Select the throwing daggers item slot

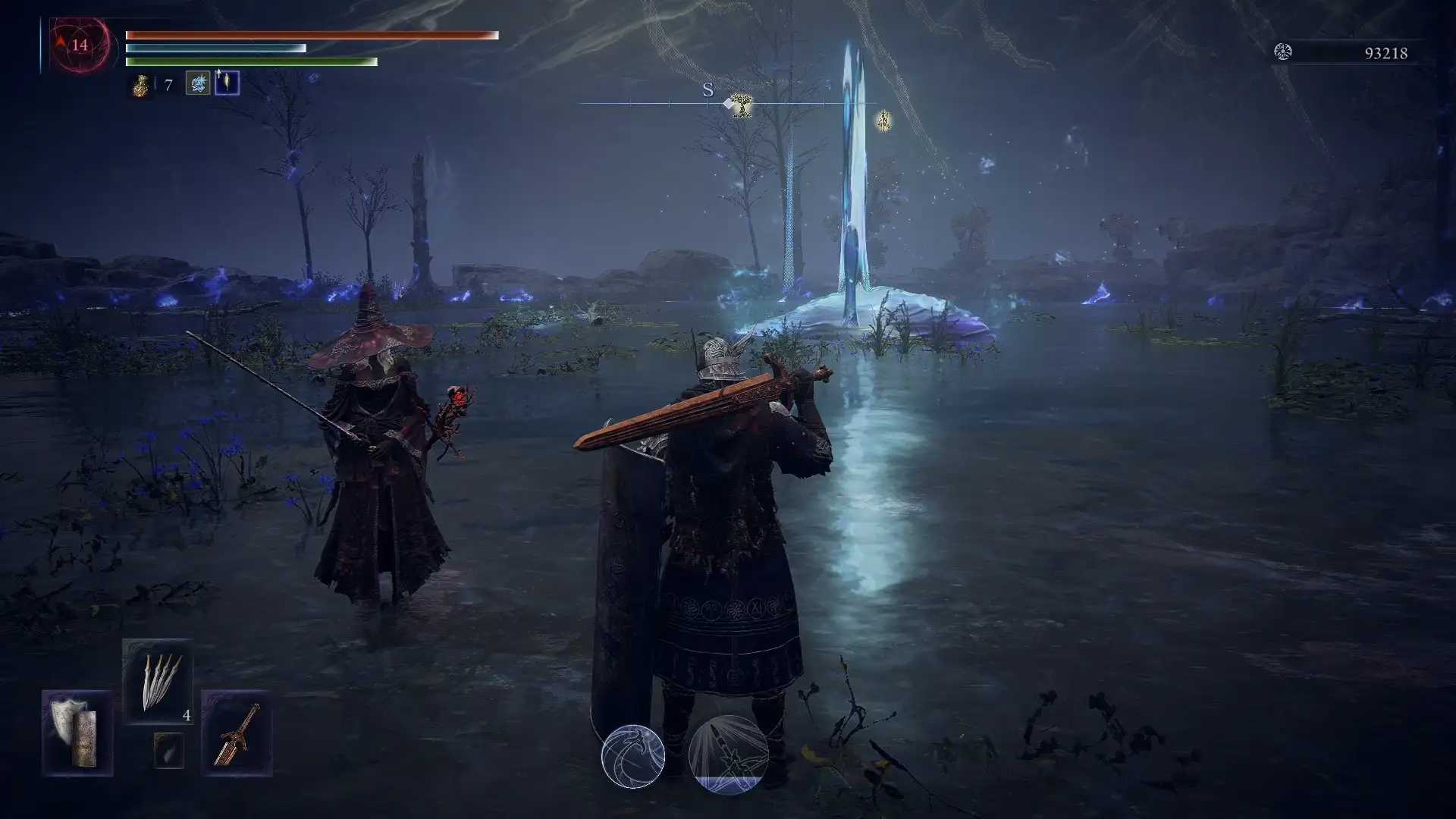pyautogui.click(x=158, y=681)
